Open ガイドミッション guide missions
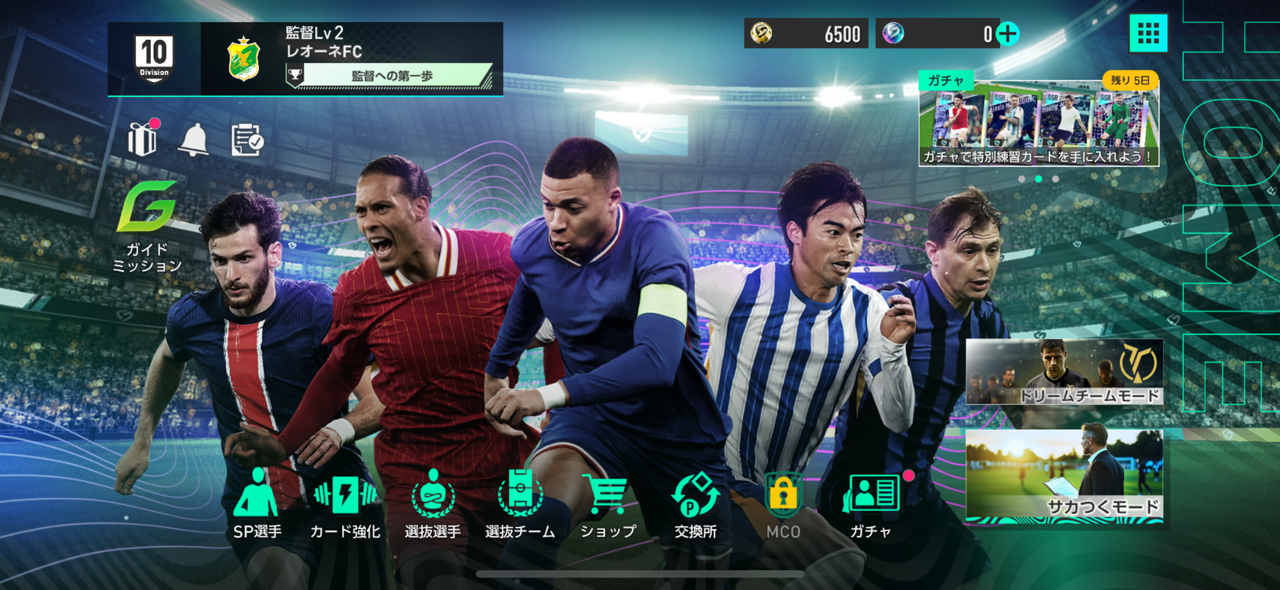This screenshot has width=1280, height=590. tap(147, 228)
